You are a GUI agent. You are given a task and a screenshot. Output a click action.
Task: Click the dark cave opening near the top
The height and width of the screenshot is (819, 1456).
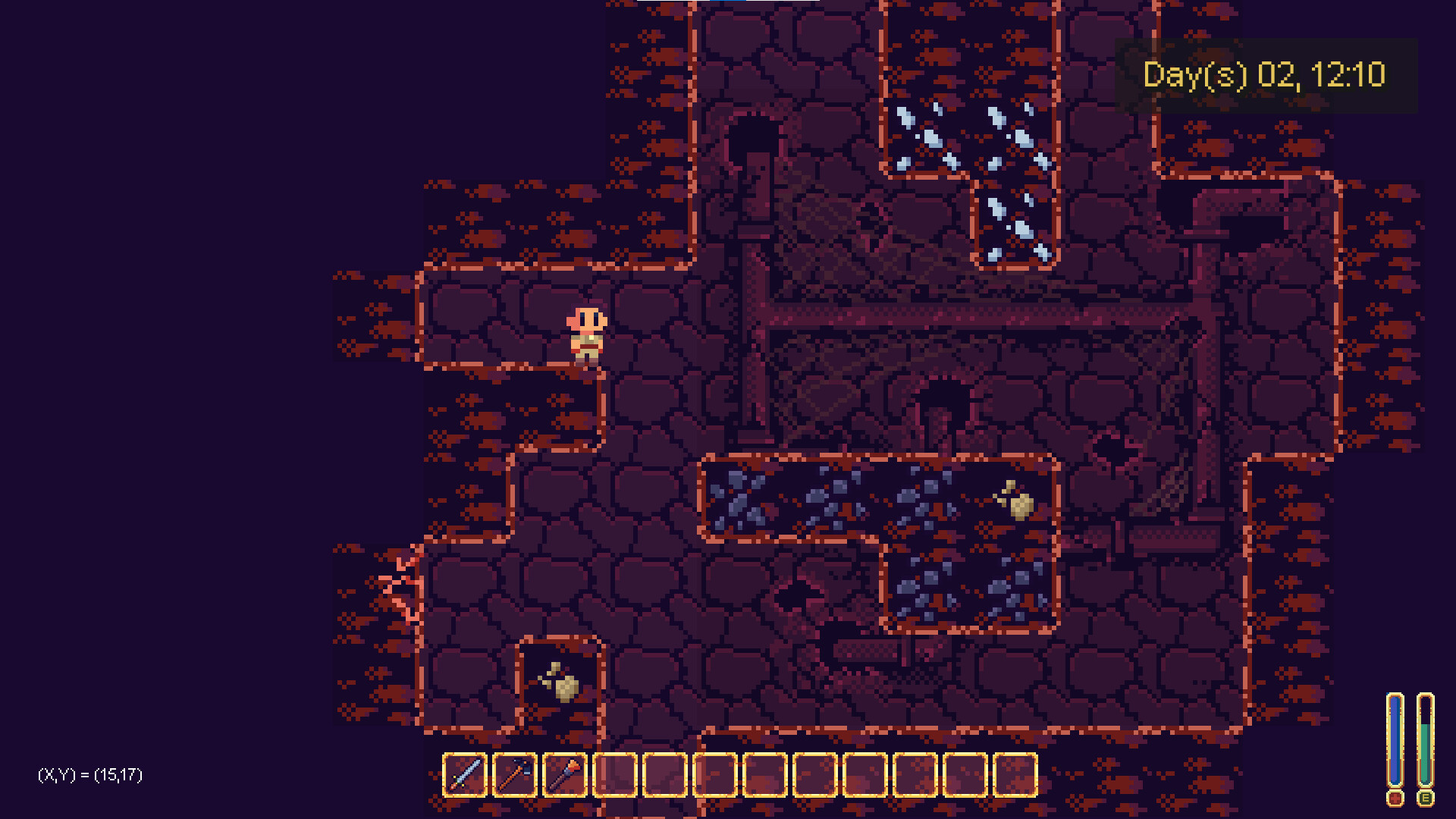coord(754,136)
